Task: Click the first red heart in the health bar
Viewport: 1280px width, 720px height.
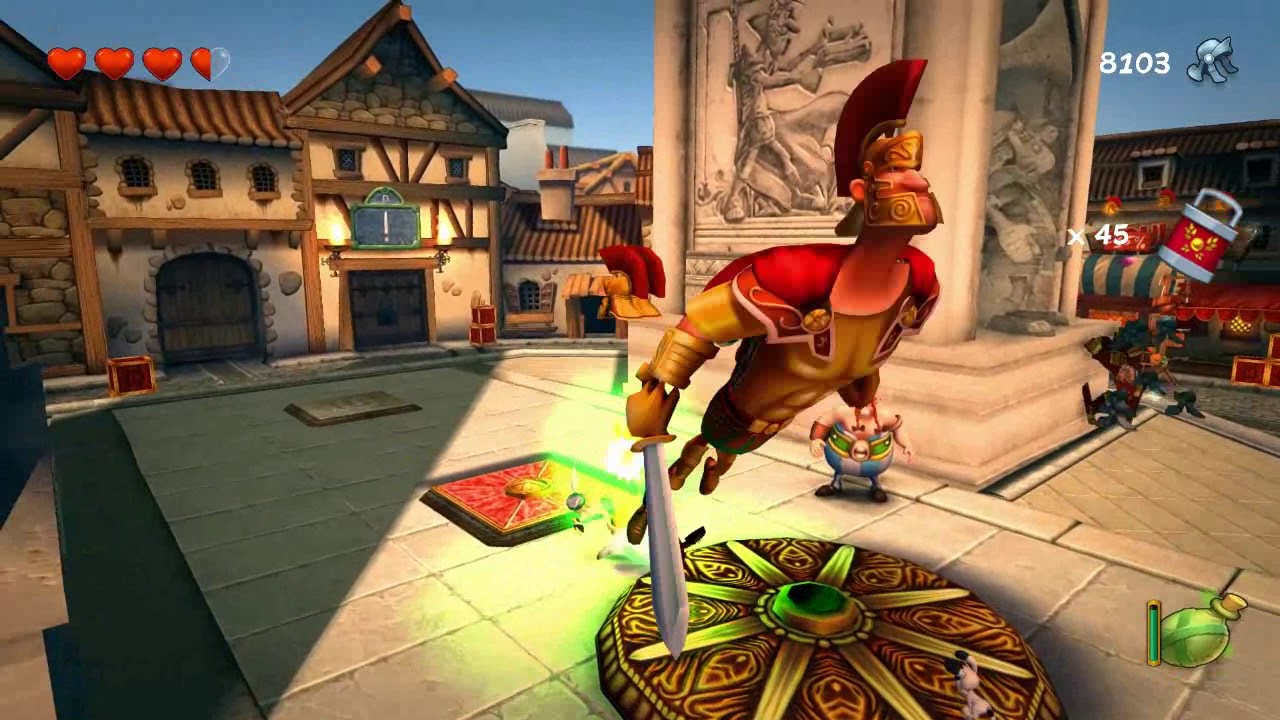Action: [66, 64]
